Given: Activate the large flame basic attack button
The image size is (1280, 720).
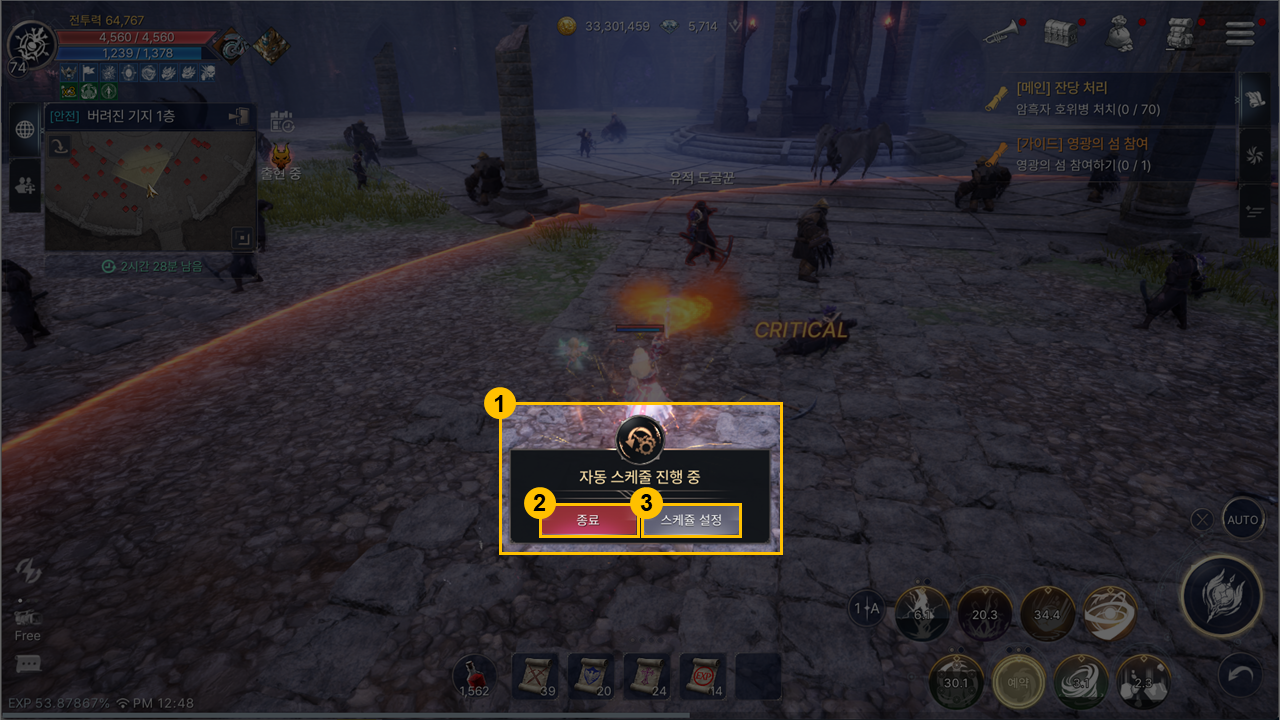Looking at the screenshot, I should 1220,597.
